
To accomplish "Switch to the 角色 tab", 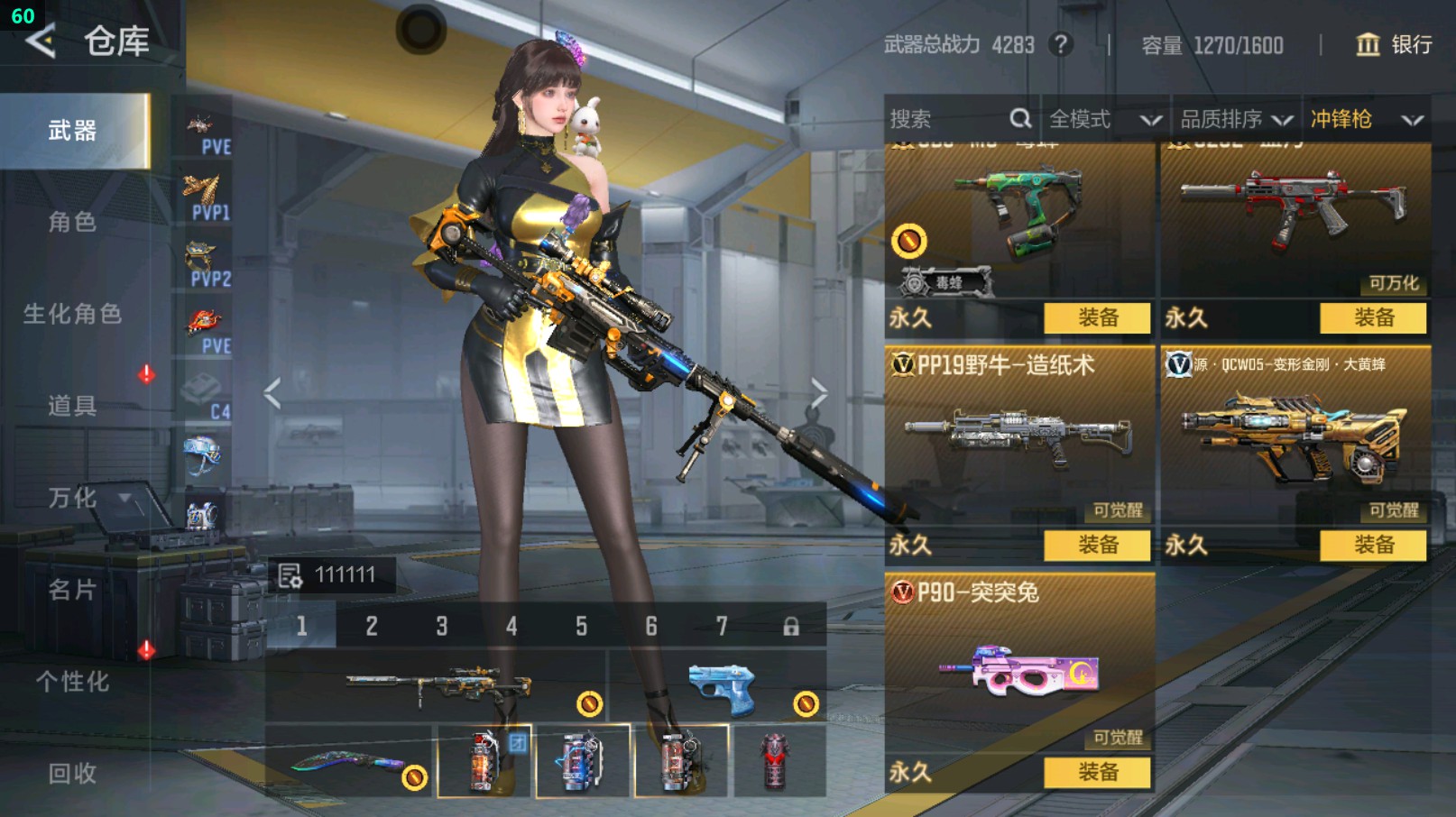I will click(x=72, y=222).
